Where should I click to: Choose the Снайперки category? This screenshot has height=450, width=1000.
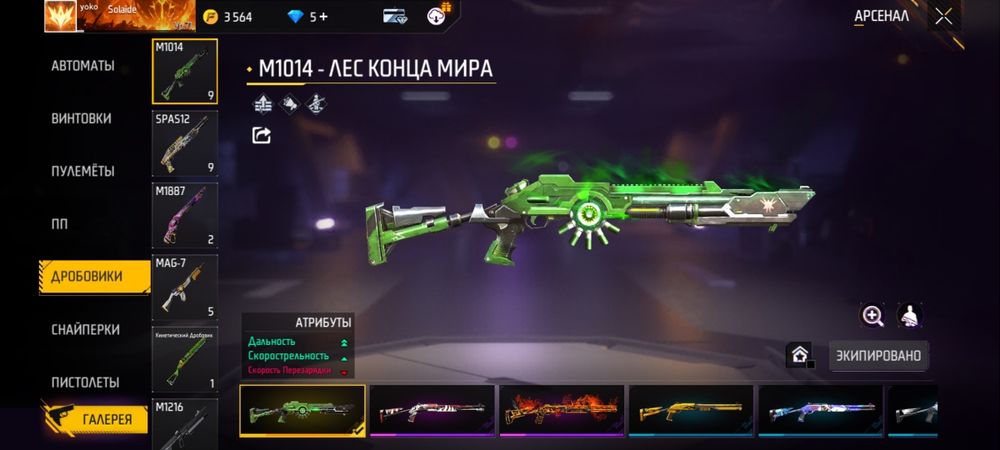pos(85,330)
